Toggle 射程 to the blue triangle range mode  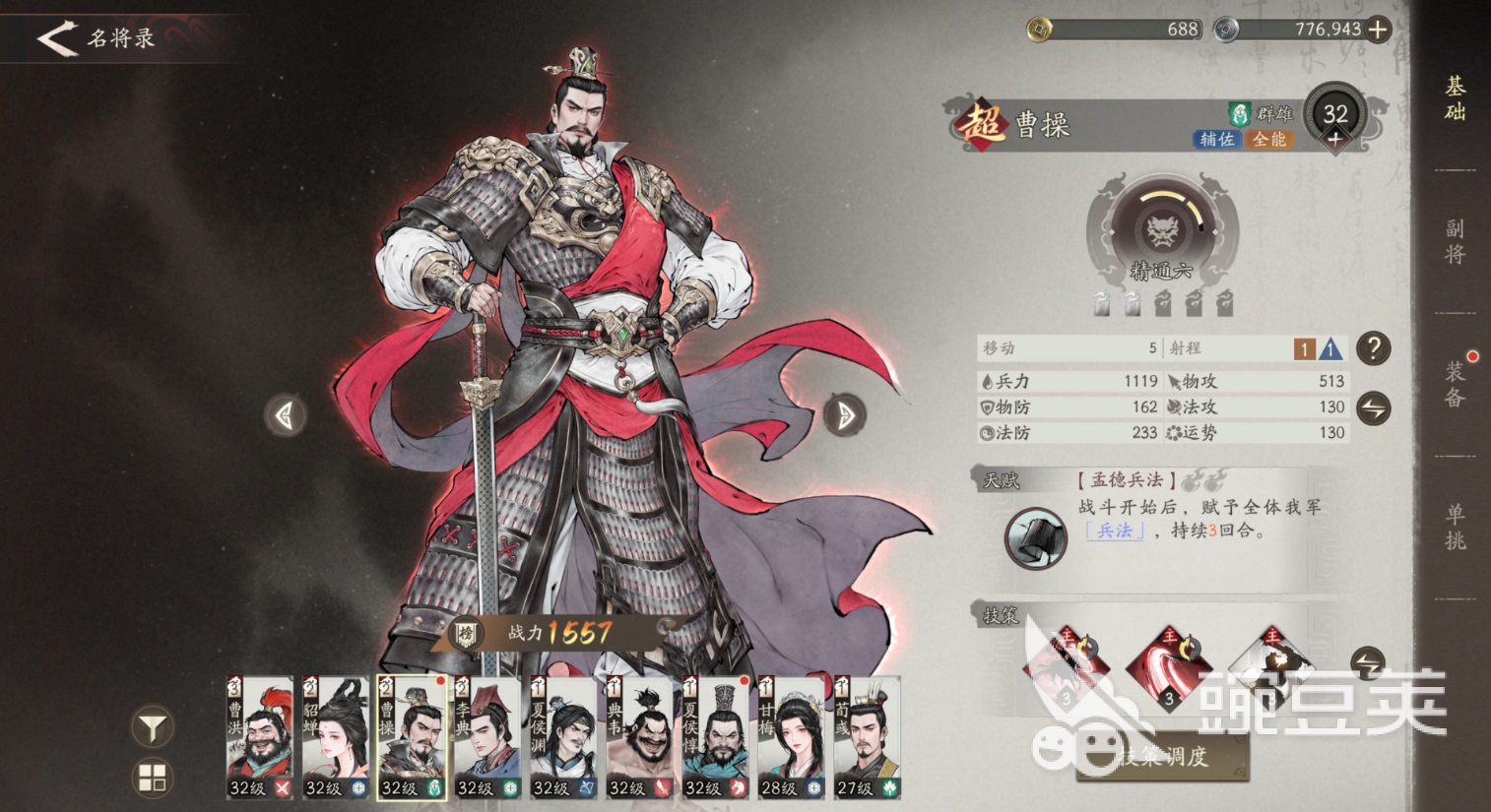point(1329,347)
